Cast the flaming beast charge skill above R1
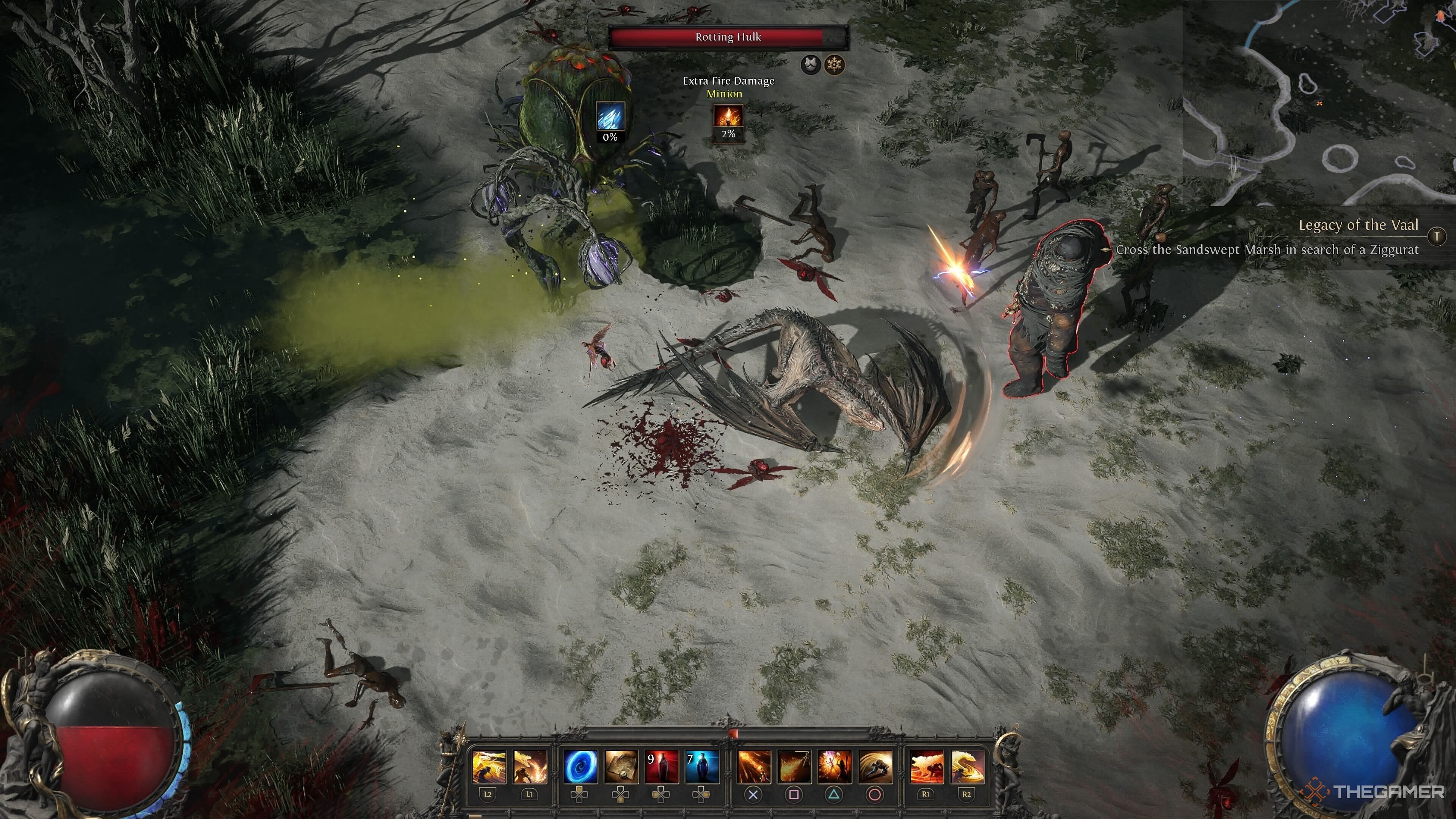1456x819 pixels. click(x=926, y=766)
